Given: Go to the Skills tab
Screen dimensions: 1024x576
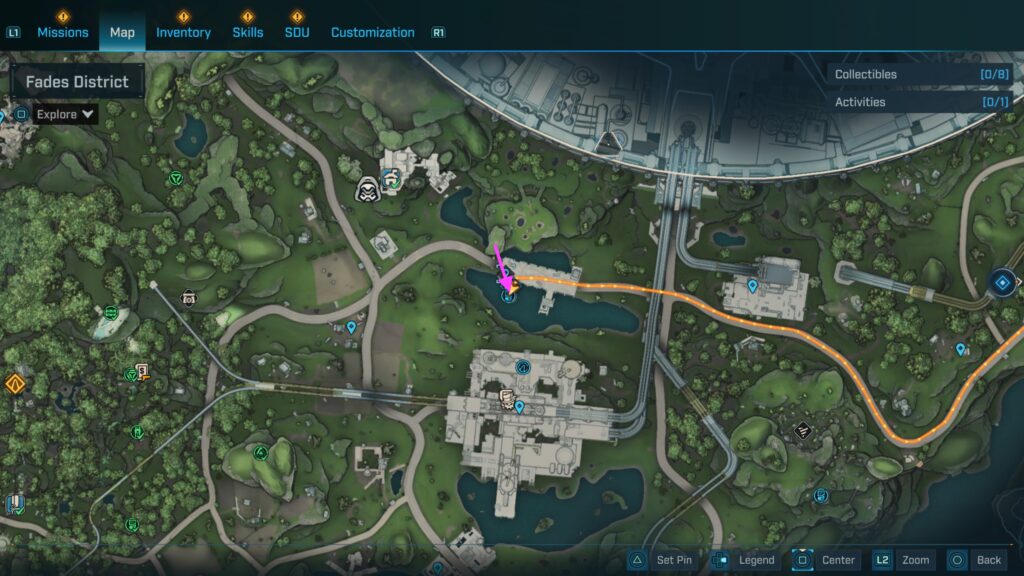Looking at the screenshot, I should [248, 32].
